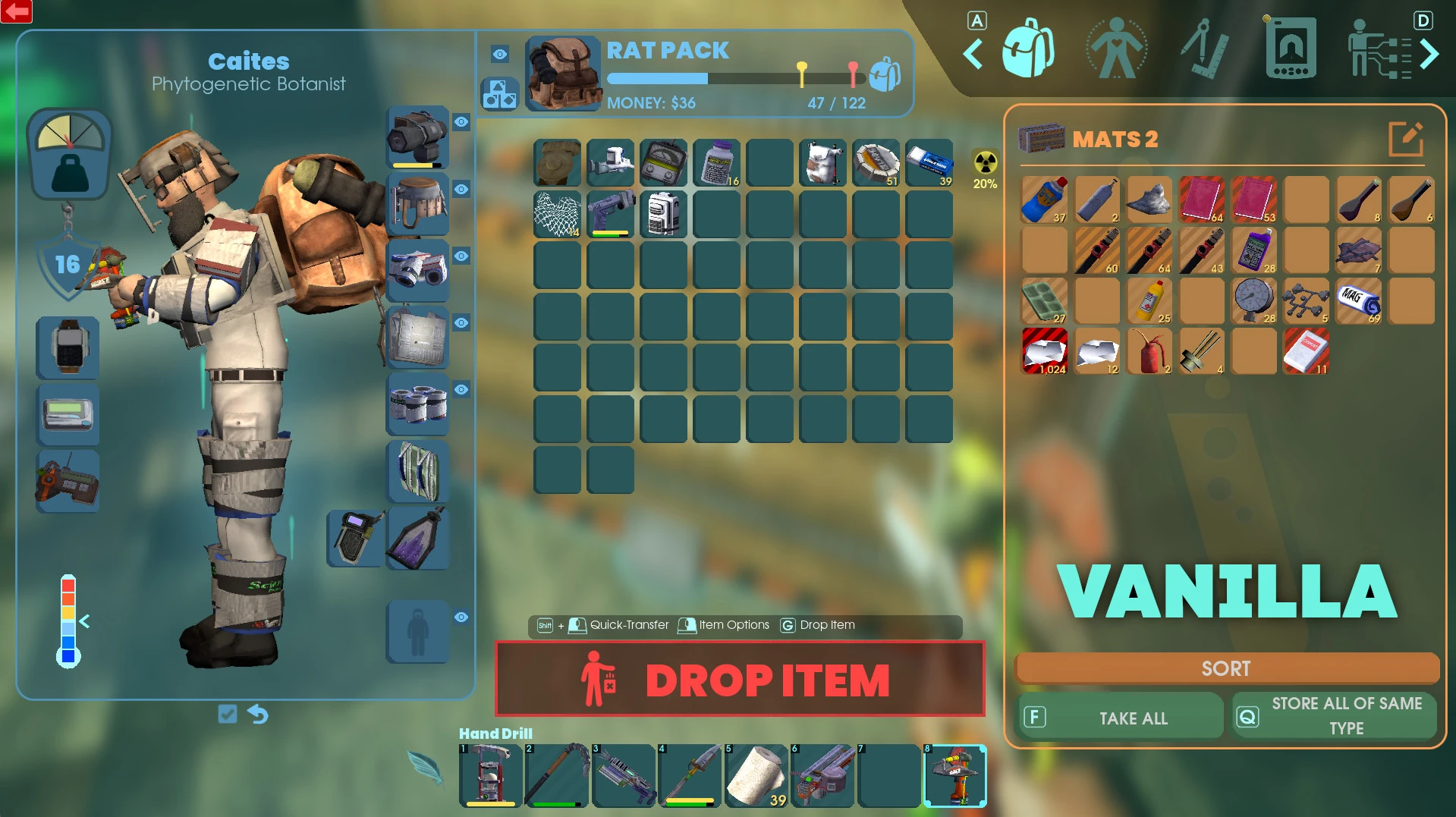
Task: Select the wristwatch equipment slot
Action: click(68, 347)
